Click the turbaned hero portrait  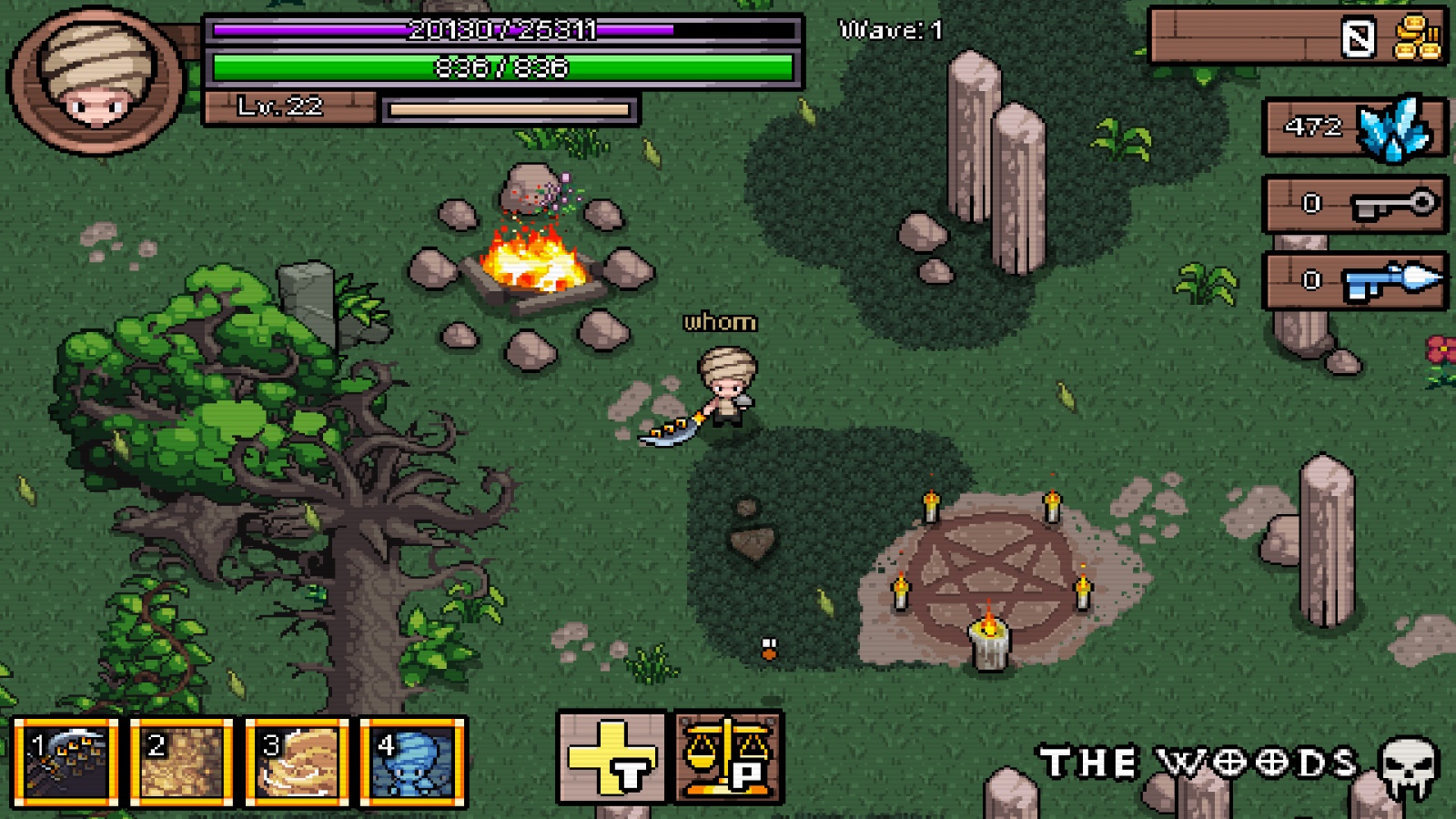pyautogui.click(x=96, y=80)
